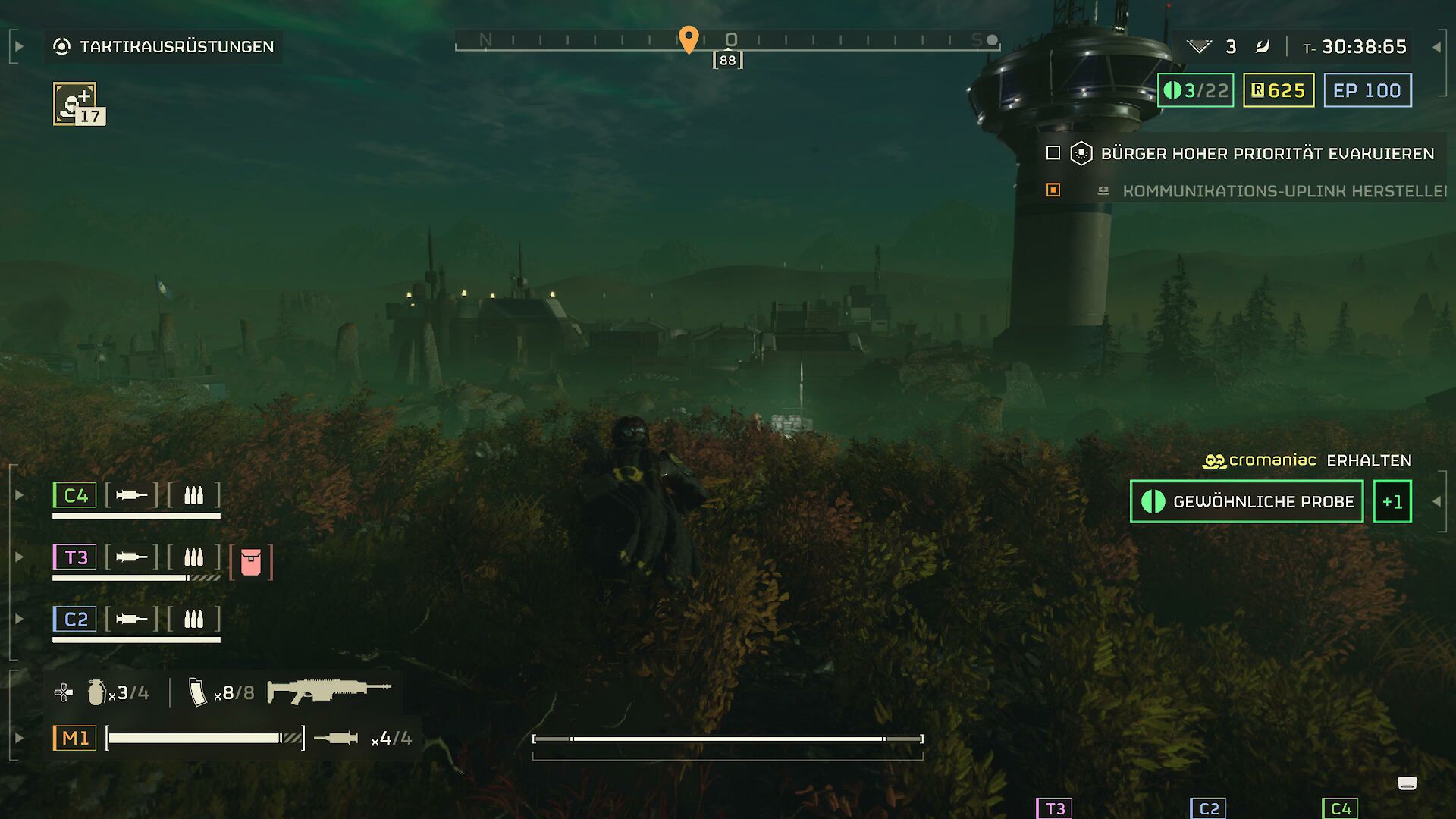Click the pink backpack icon beside T3

coord(251,562)
